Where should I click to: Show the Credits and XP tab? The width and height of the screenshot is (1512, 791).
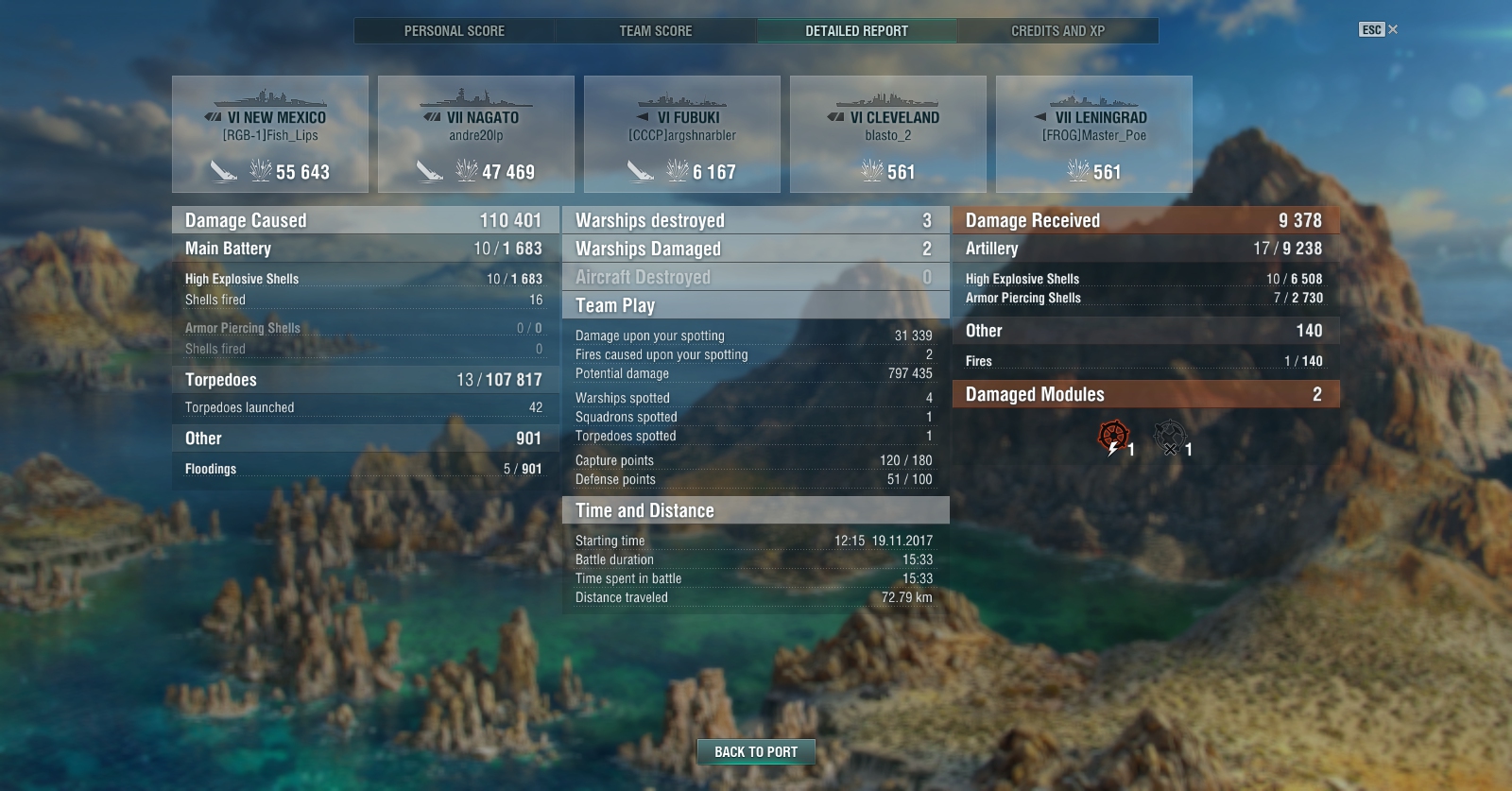click(1057, 31)
